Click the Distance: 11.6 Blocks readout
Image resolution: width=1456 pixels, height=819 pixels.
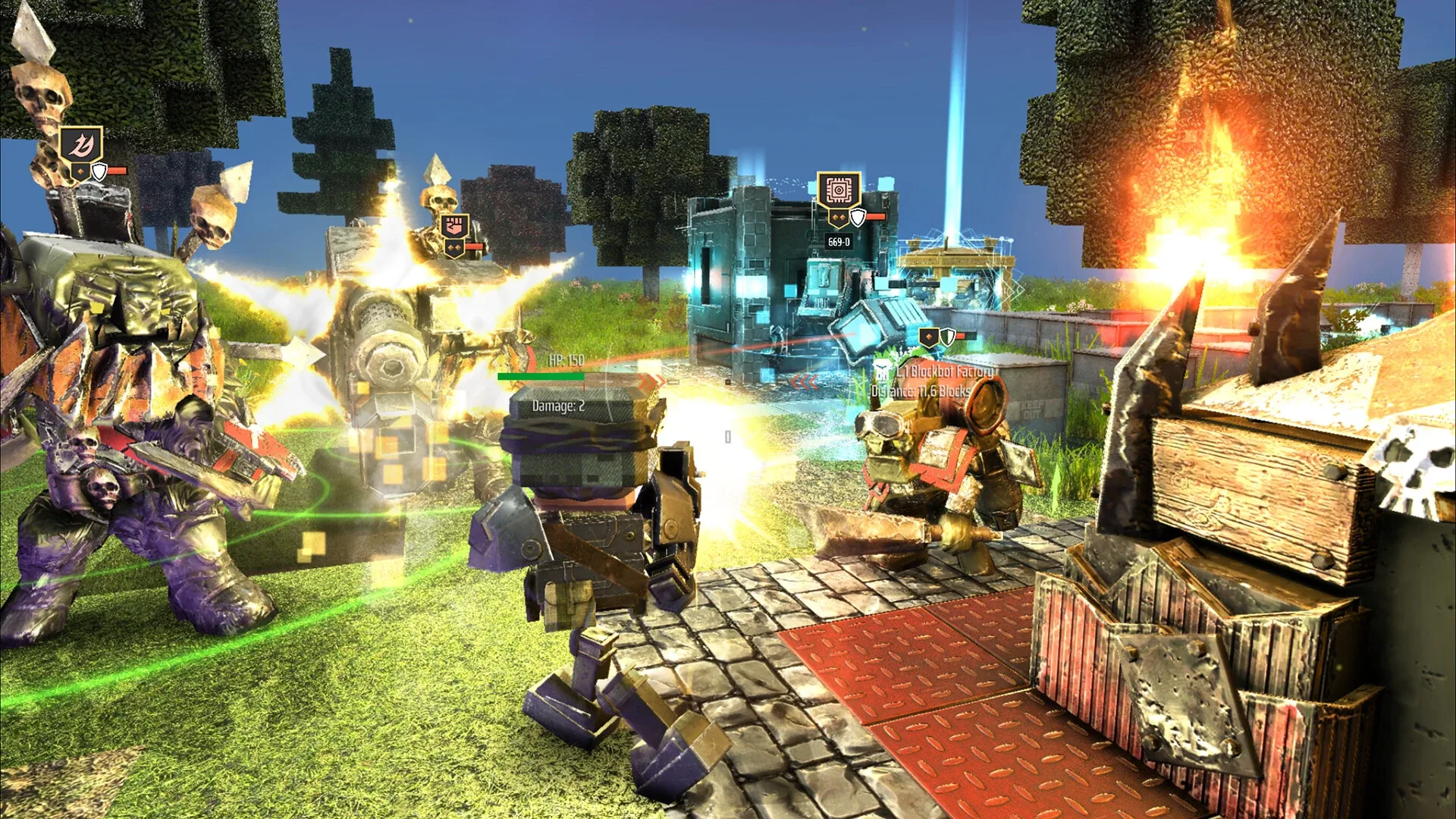click(x=921, y=392)
